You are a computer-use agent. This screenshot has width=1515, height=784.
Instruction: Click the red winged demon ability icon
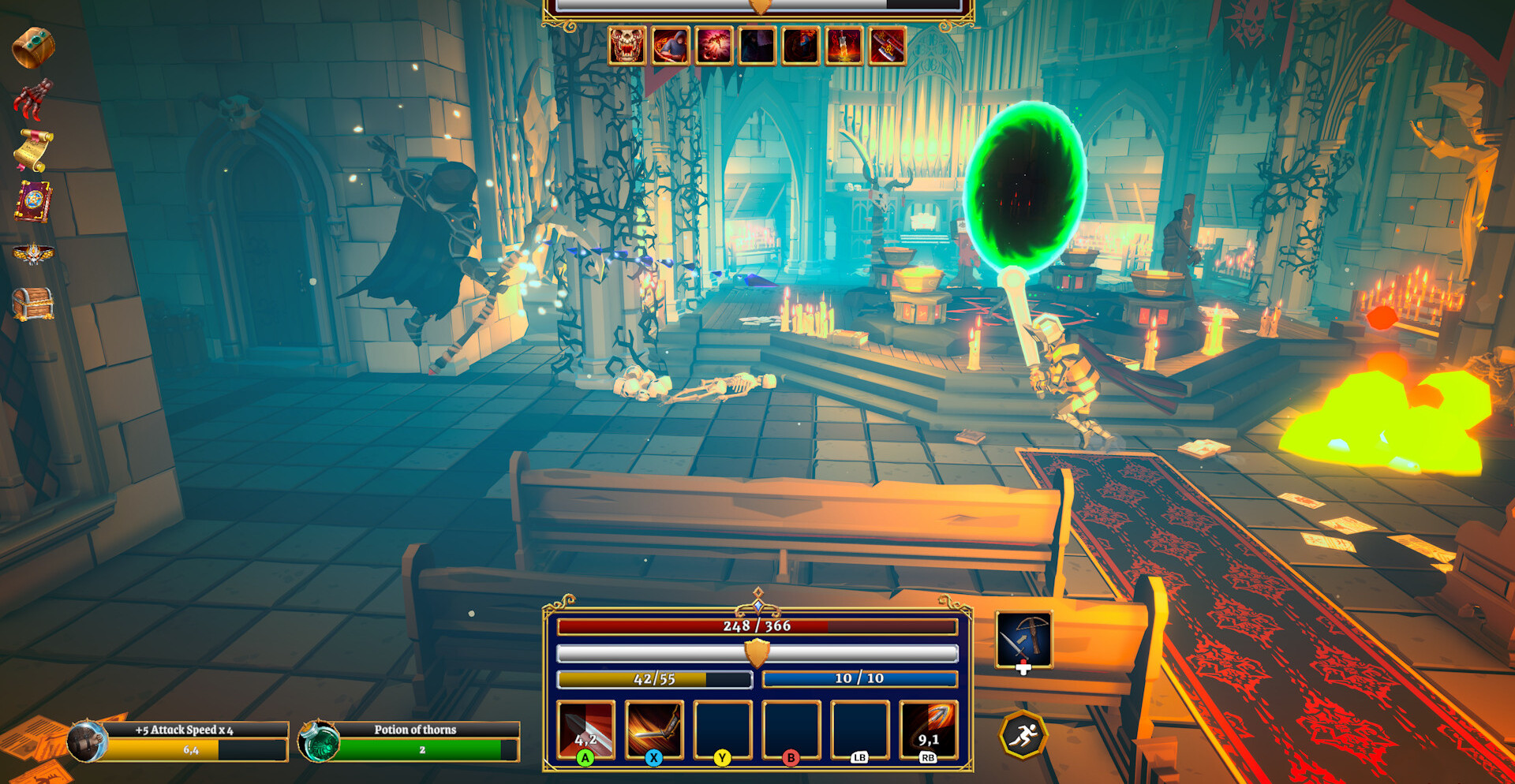(713, 45)
